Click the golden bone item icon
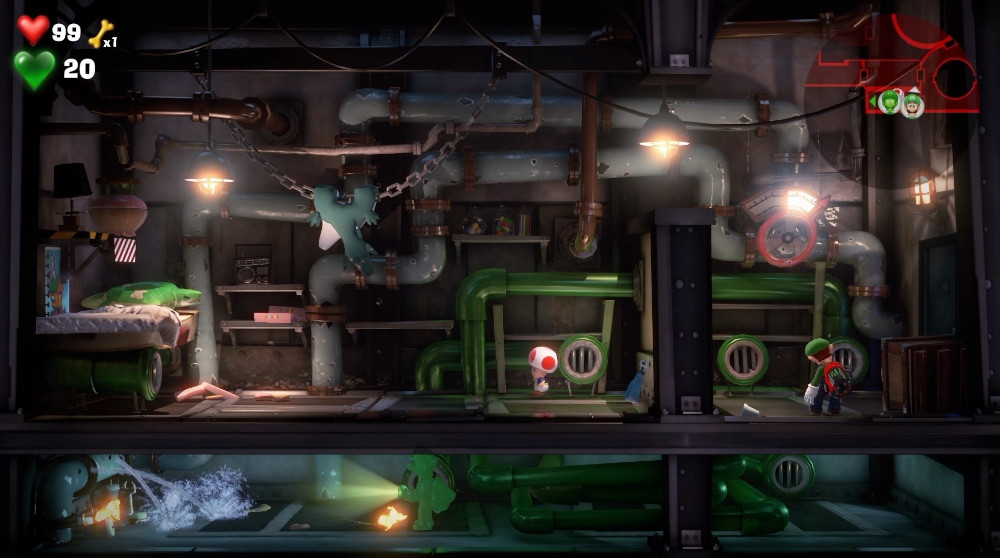This screenshot has height=558, width=1000. pyautogui.click(x=101, y=34)
